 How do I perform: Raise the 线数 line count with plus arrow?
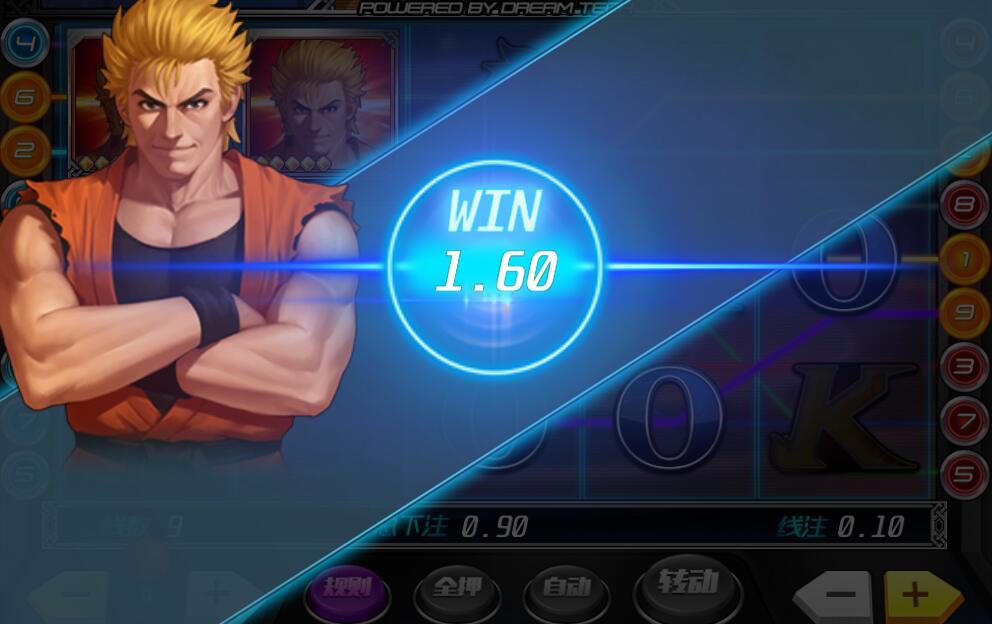pos(218,594)
